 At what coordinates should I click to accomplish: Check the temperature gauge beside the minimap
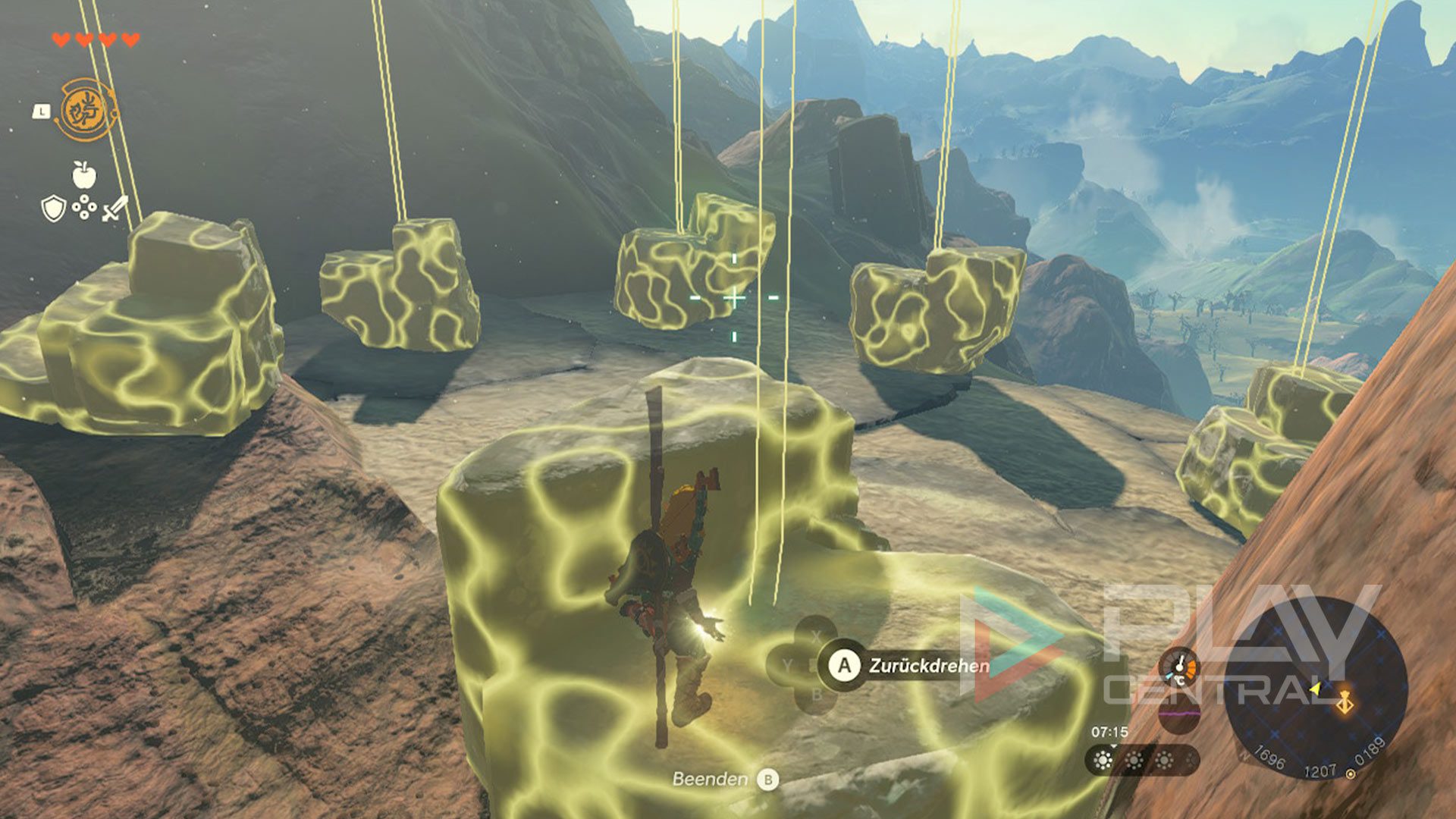[1180, 667]
